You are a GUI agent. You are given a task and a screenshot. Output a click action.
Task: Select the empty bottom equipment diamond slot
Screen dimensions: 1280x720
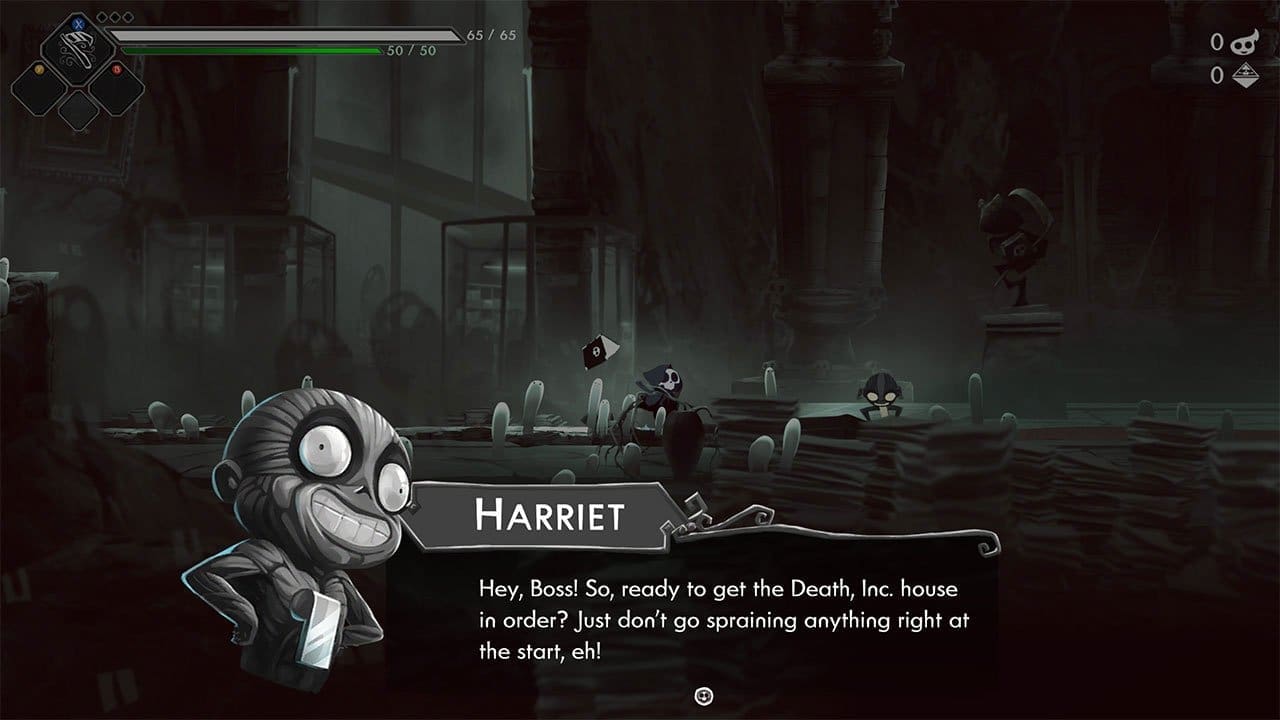coord(77,110)
